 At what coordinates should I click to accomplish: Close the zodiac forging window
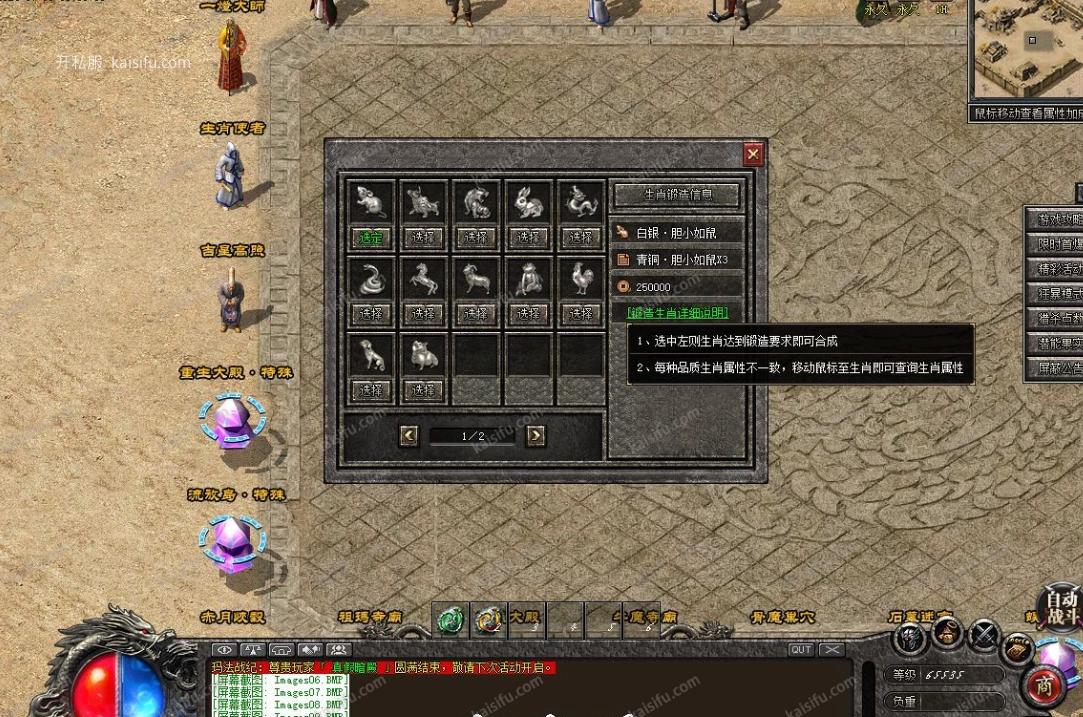(x=753, y=154)
